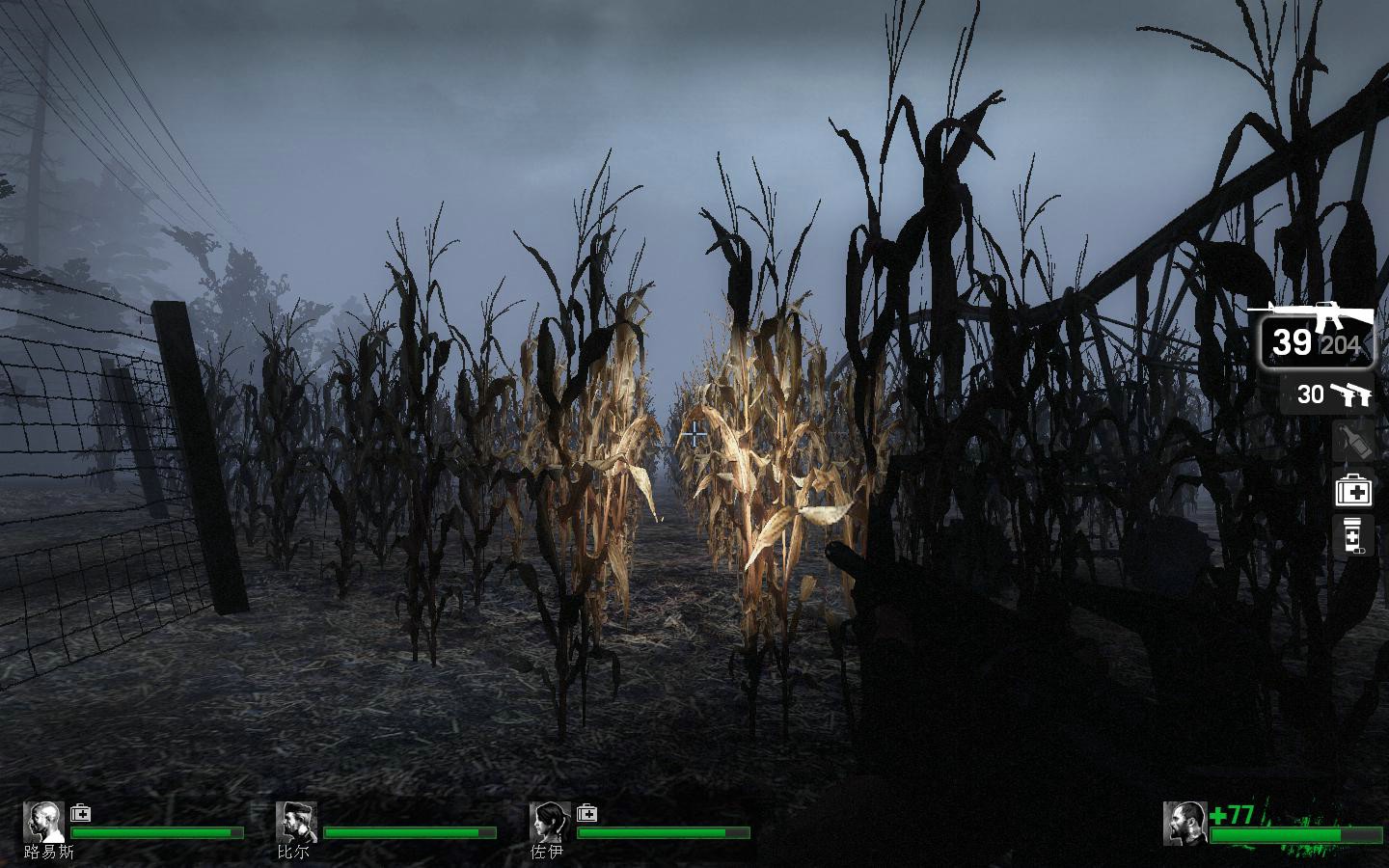Click teammate 比尔's portrait
Image resolution: width=1389 pixels, height=868 pixels.
tap(296, 822)
